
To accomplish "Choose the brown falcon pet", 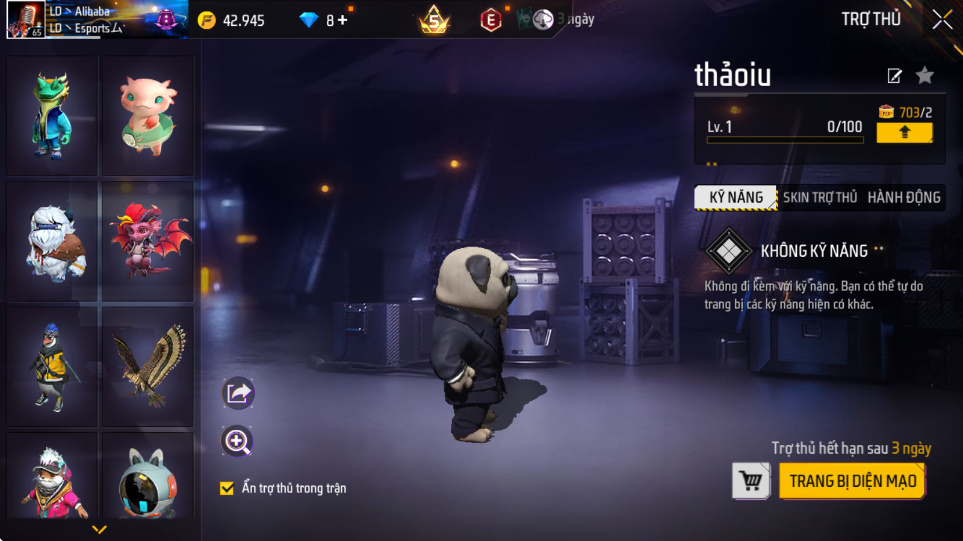I will [x=147, y=366].
